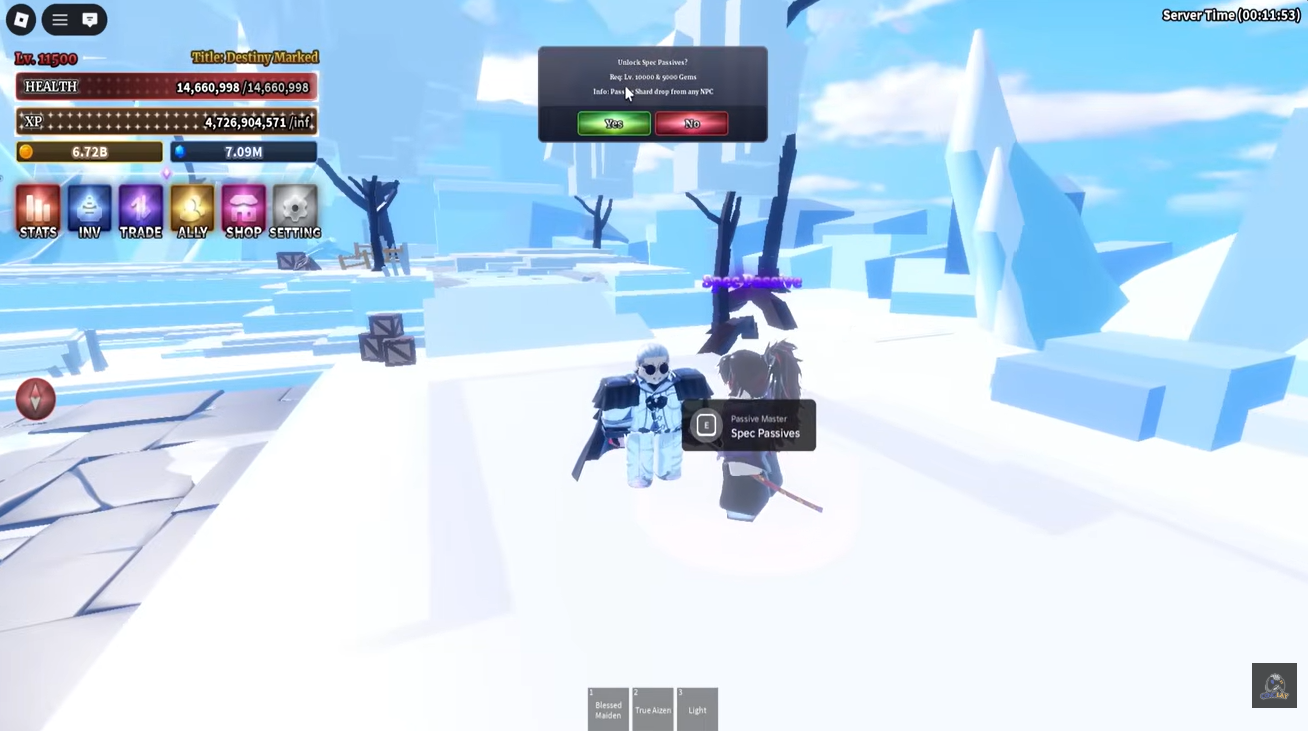The width and height of the screenshot is (1308, 731).
Task: Click the character emote icon bottom-right
Action: pyautogui.click(x=1273, y=685)
